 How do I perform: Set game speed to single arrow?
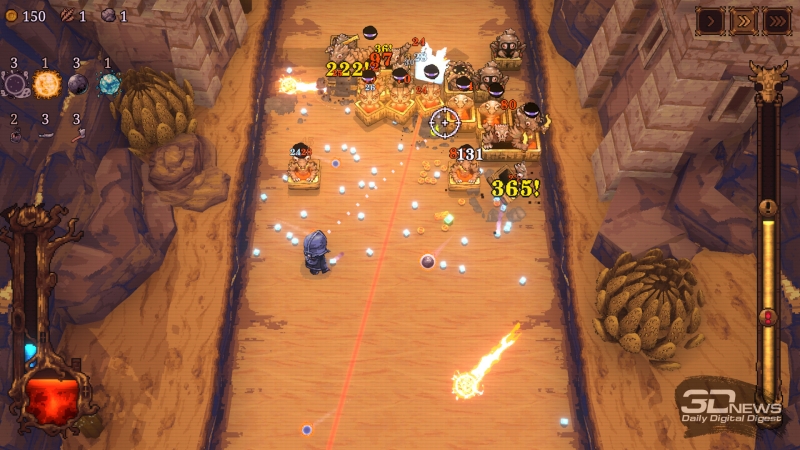tap(711, 20)
